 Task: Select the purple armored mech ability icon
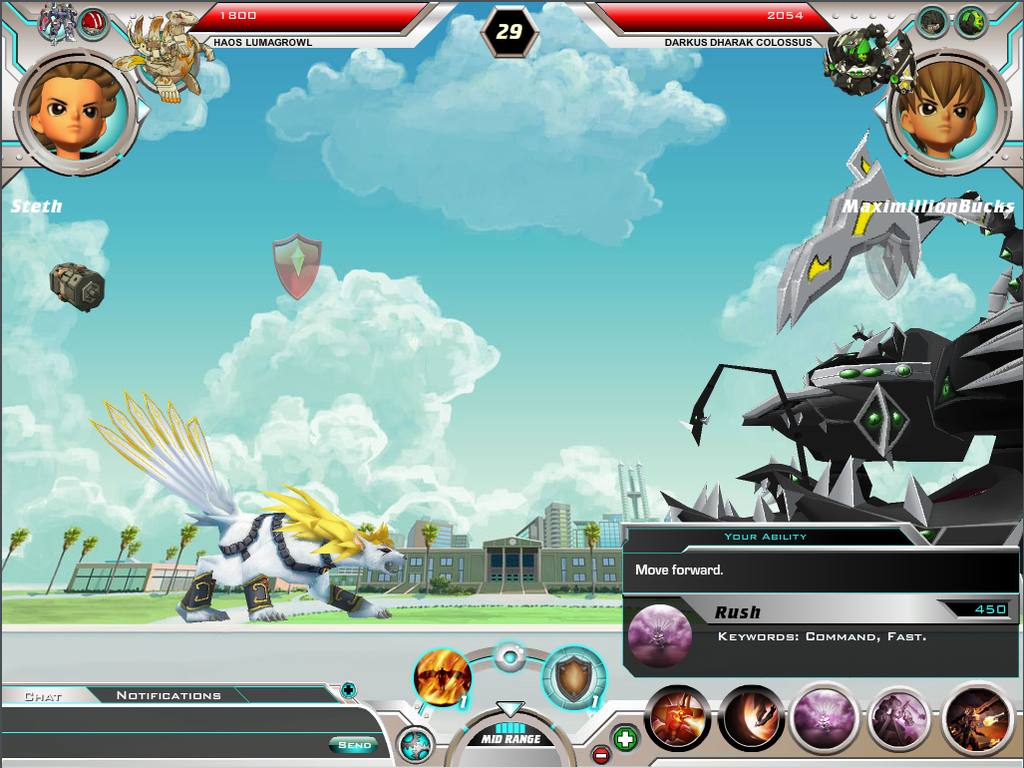pyautogui.click(x=899, y=718)
